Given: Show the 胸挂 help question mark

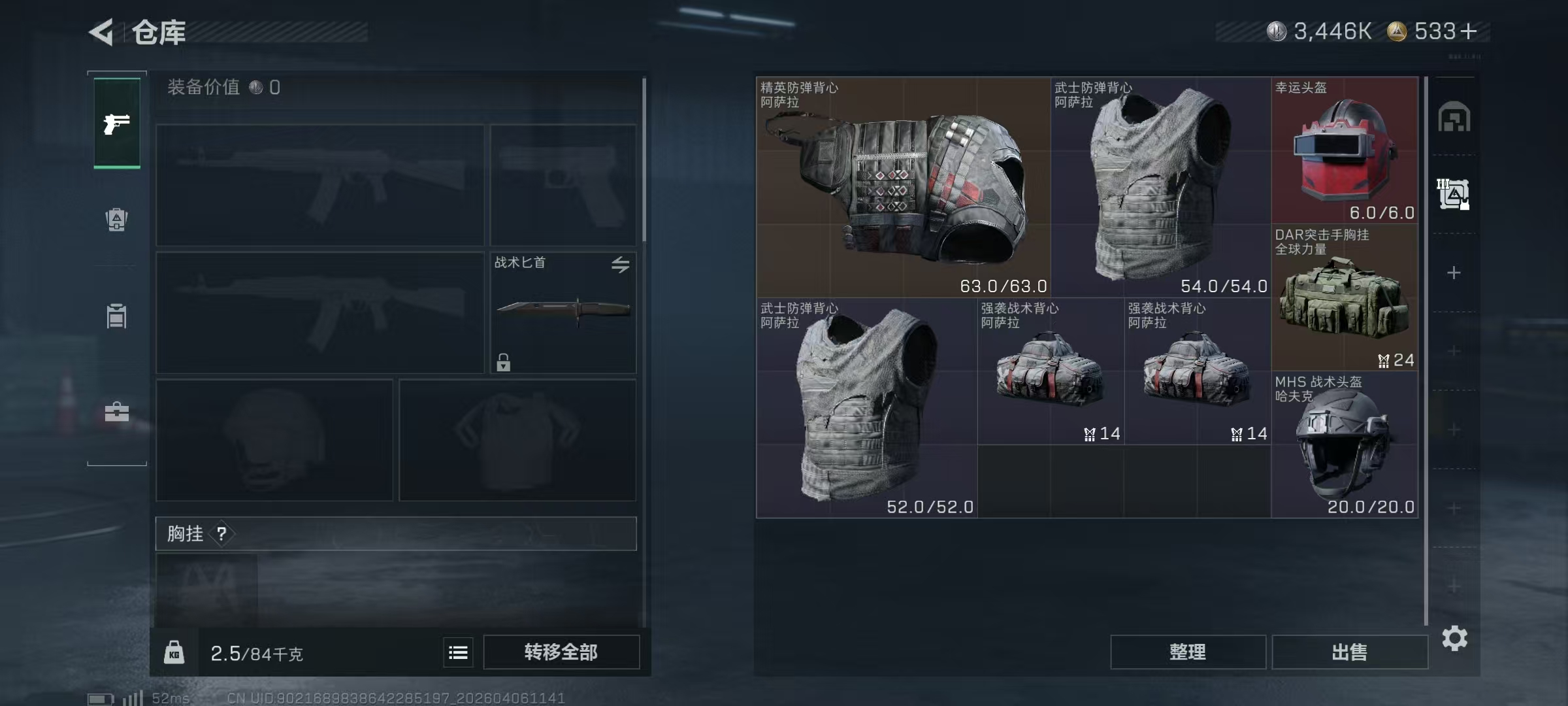Looking at the screenshot, I should [x=222, y=534].
